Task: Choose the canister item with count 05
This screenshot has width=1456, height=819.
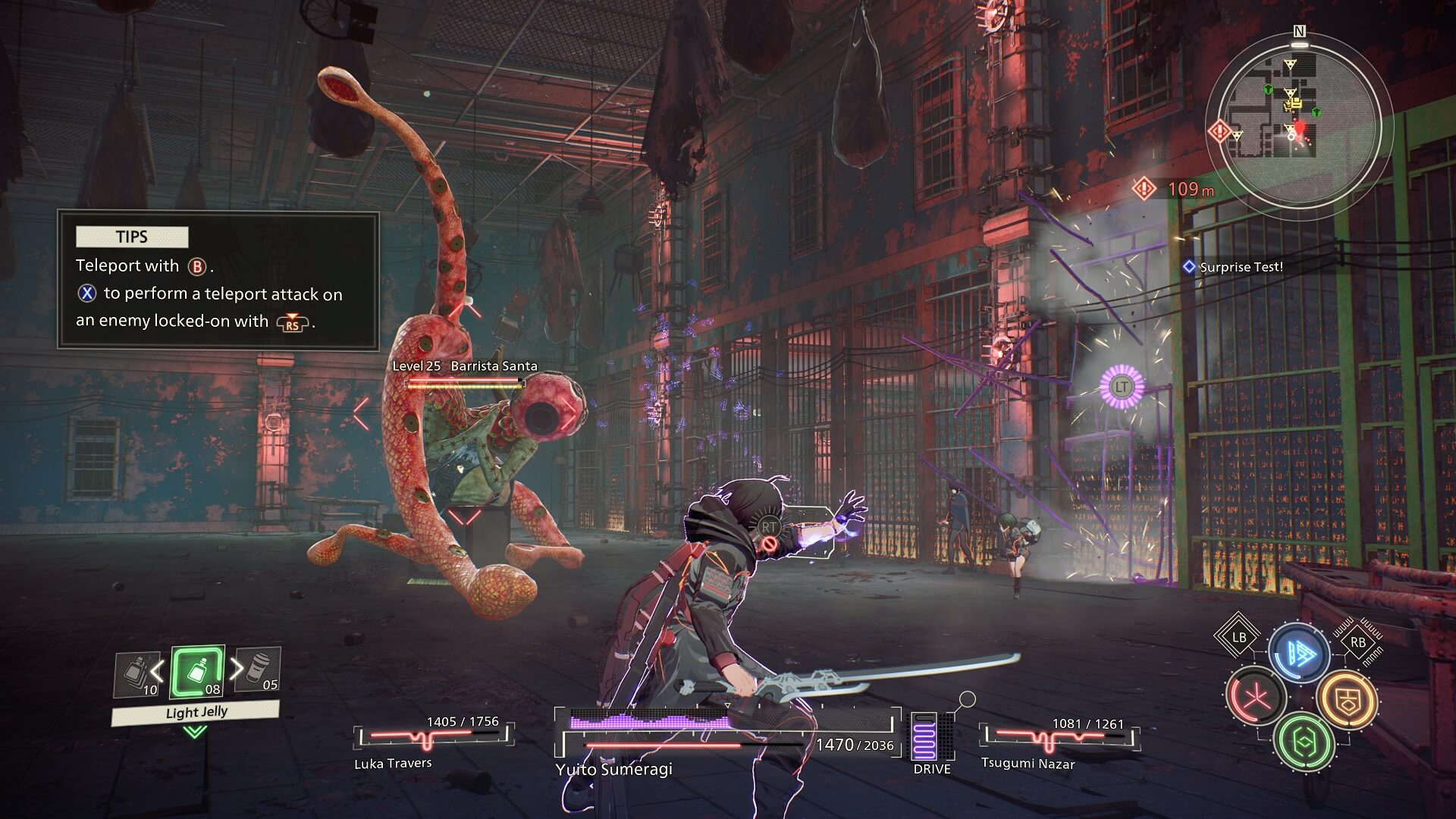Action: (x=258, y=670)
